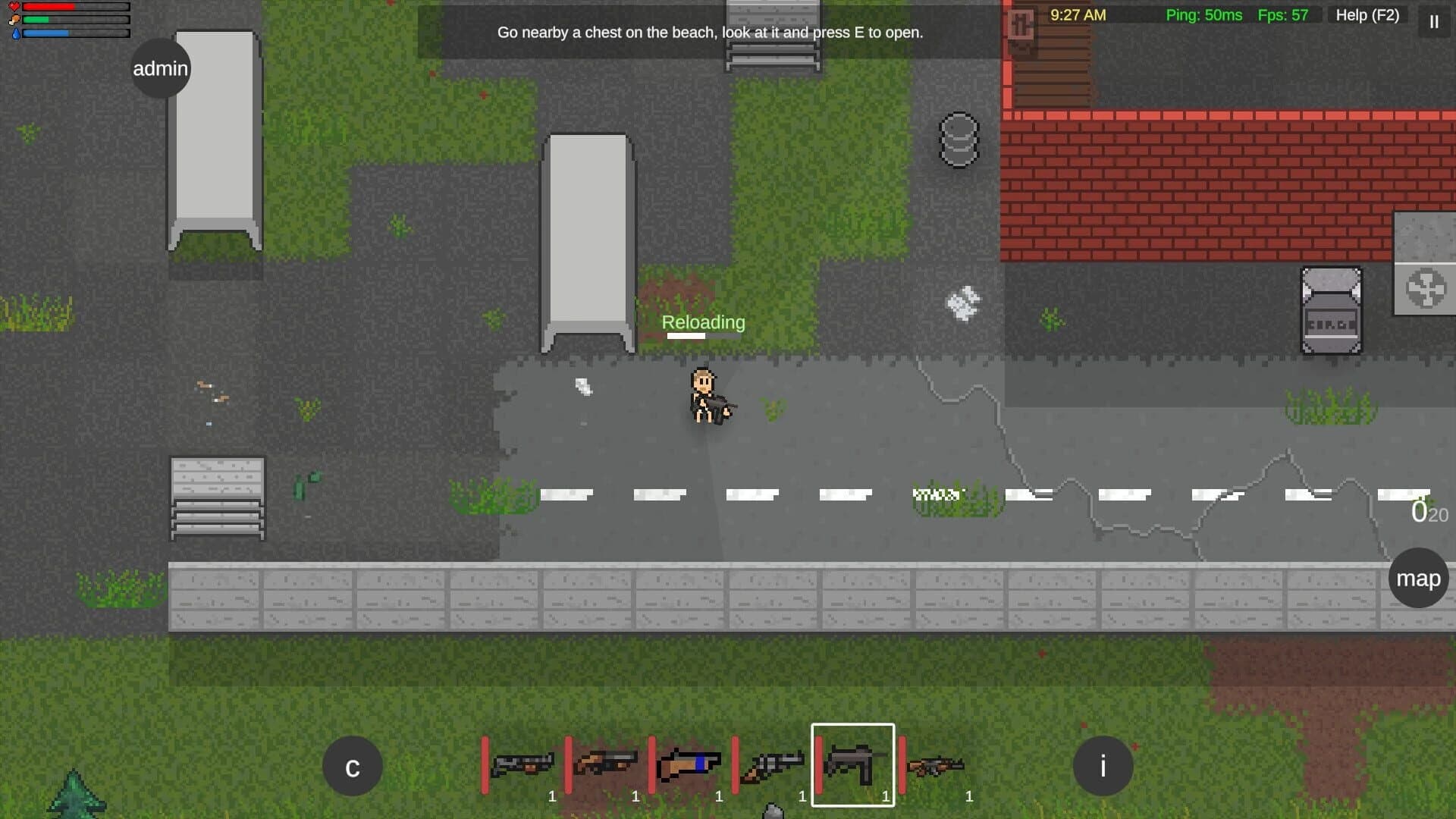Toggle pause with the II button
1456x819 pixels.
click(x=1433, y=22)
